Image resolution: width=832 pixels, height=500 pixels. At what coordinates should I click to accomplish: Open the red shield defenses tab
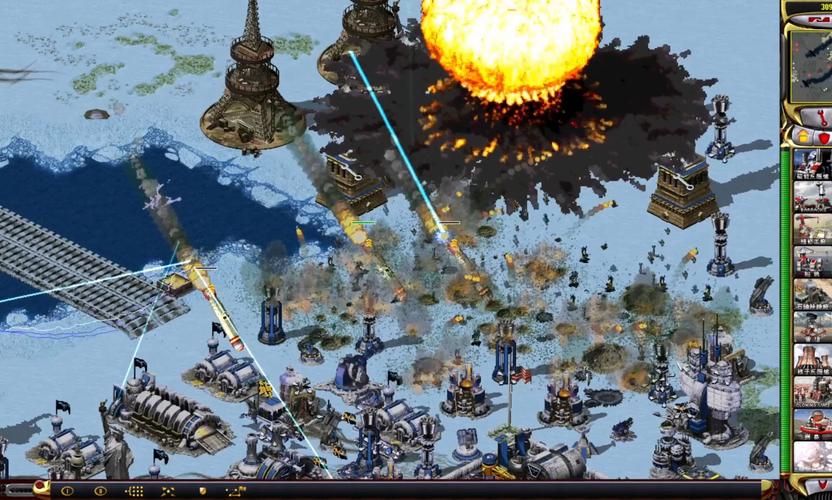pyautogui.click(x=823, y=135)
